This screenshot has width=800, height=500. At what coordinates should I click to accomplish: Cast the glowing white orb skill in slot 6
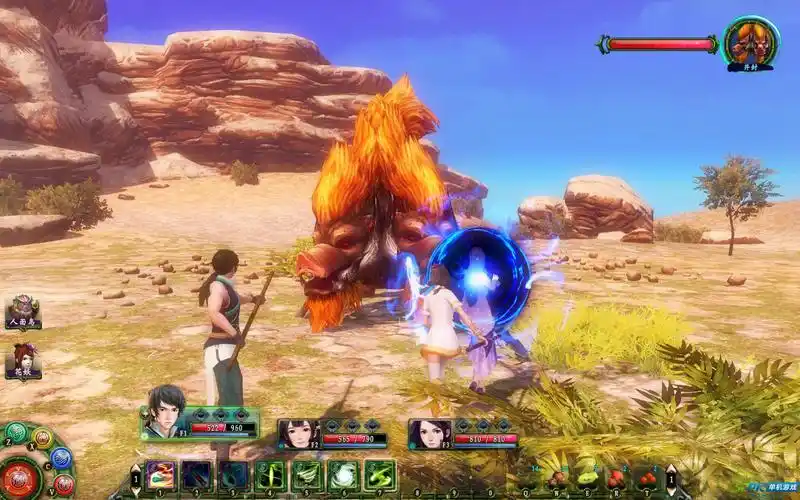[x=342, y=474]
